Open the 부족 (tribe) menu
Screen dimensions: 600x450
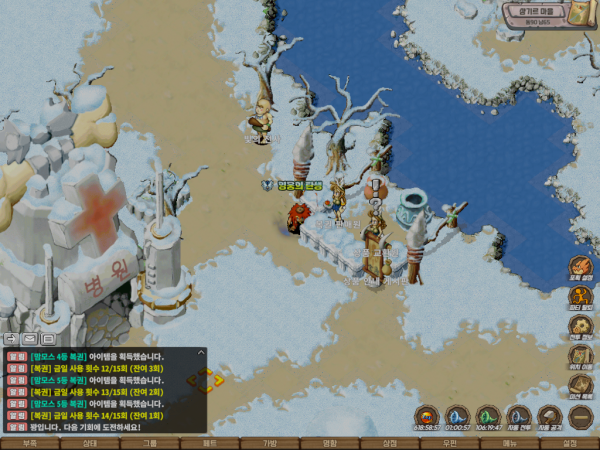pyautogui.click(x=30, y=443)
